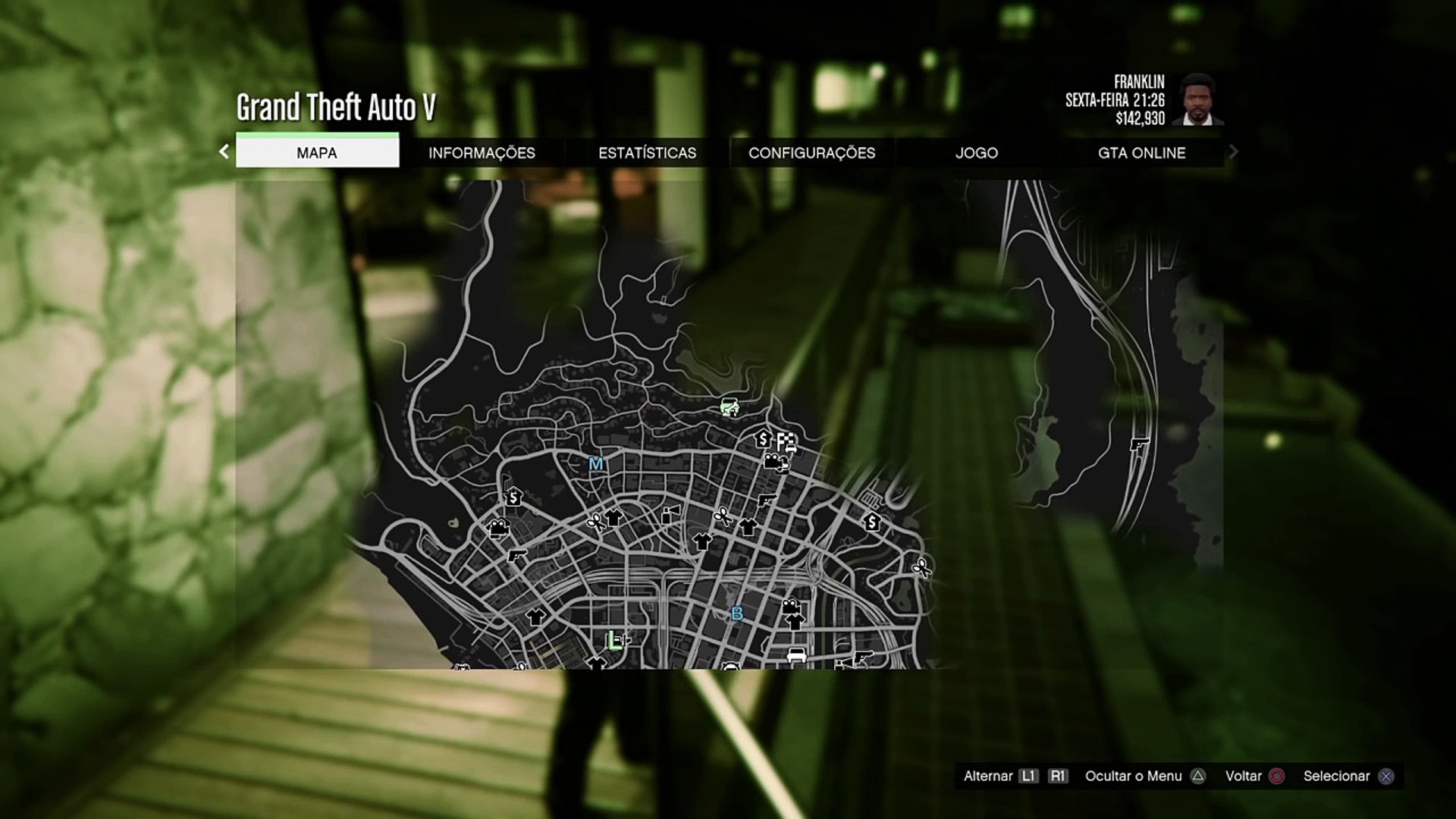1456x819 pixels.
Task: Click the right arrow after the tabs
Action: click(1233, 152)
